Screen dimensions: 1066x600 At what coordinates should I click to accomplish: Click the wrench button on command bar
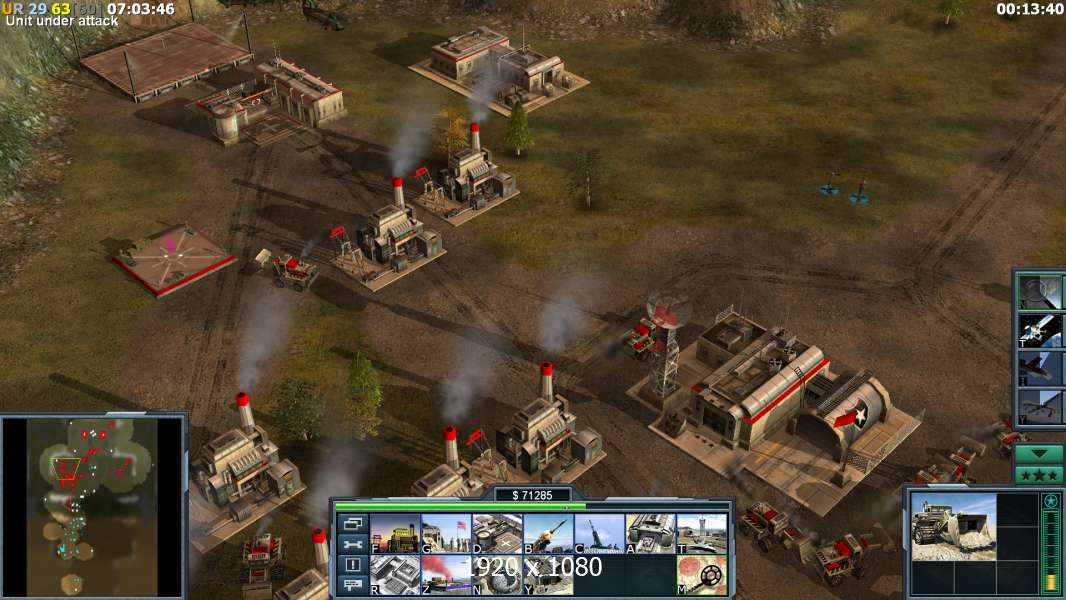tap(352, 544)
